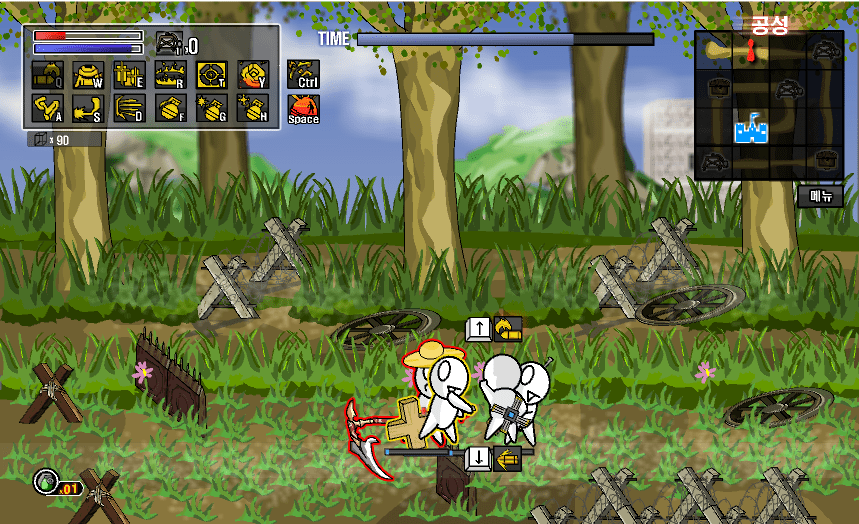Activate the Ctrl skill icon
Image resolution: width=859 pixels, height=524 pixels.
tap(303, 74)
